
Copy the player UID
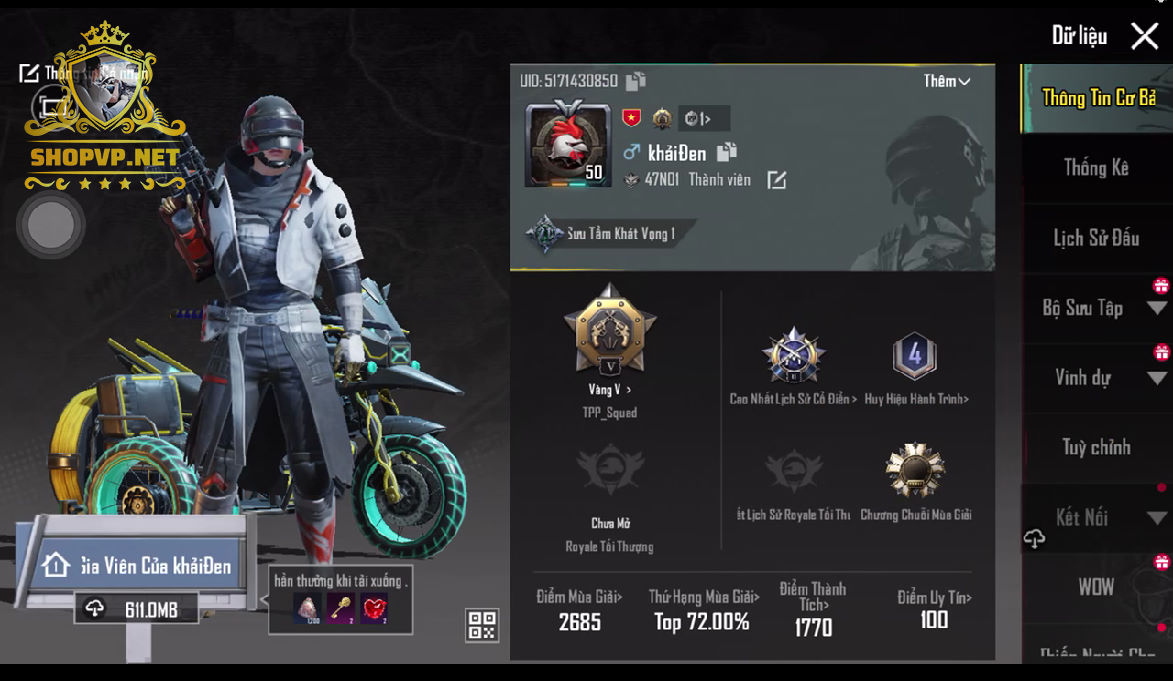pos(636,81)
